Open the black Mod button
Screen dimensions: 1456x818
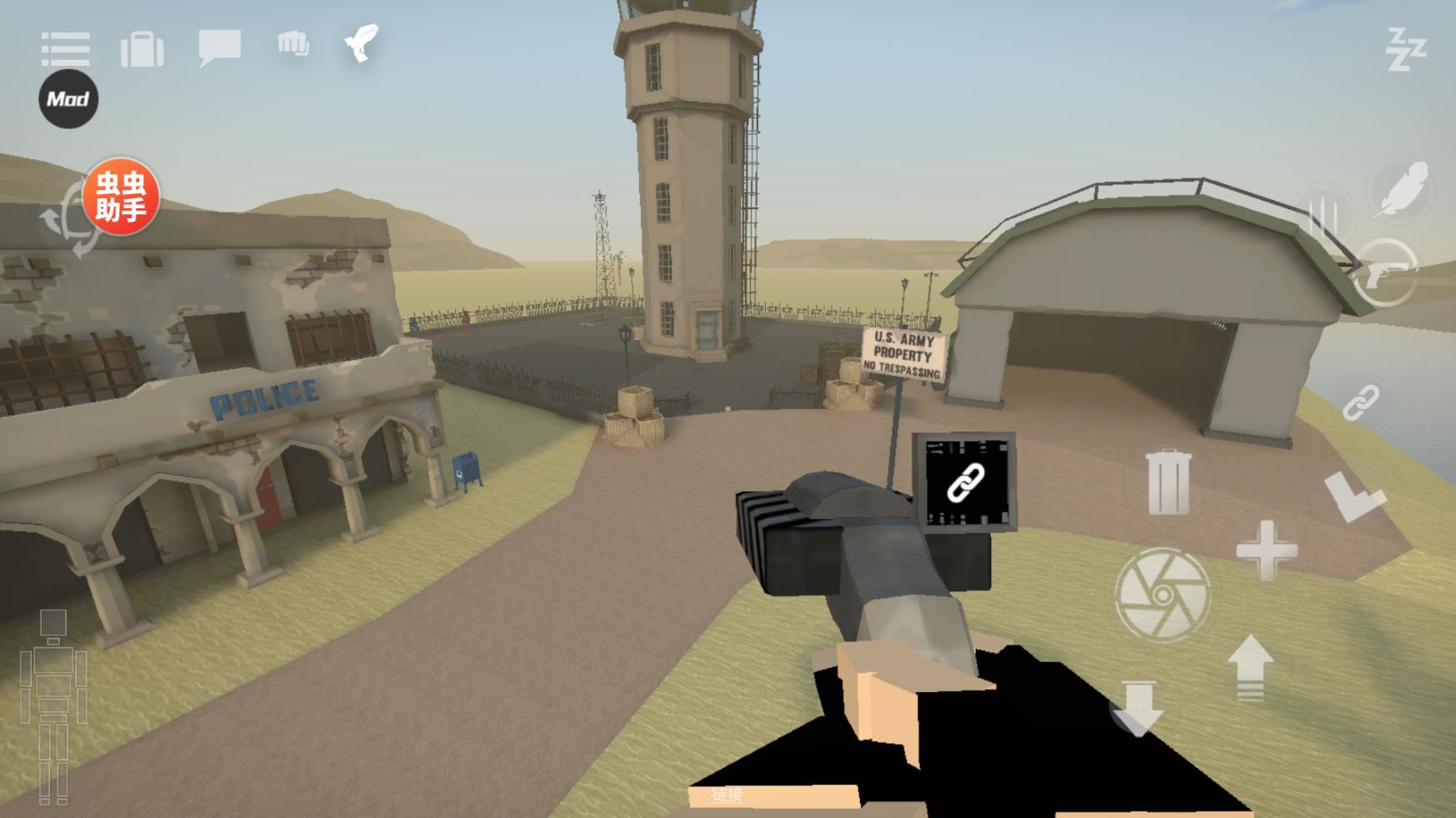pos(68,99)
